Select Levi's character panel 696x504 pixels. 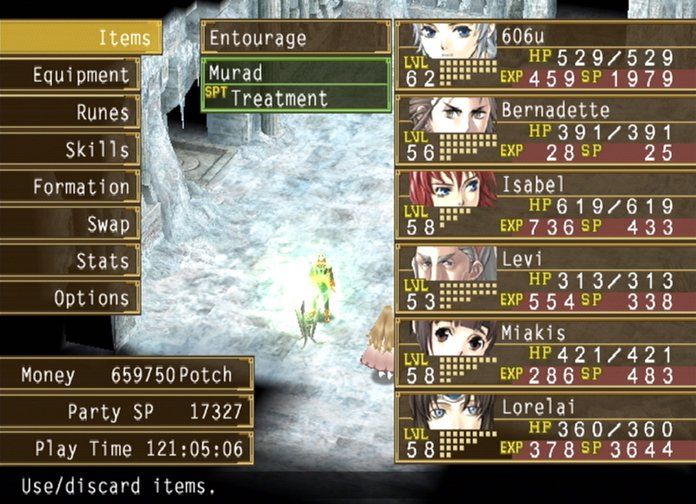[x=546, y=279]
